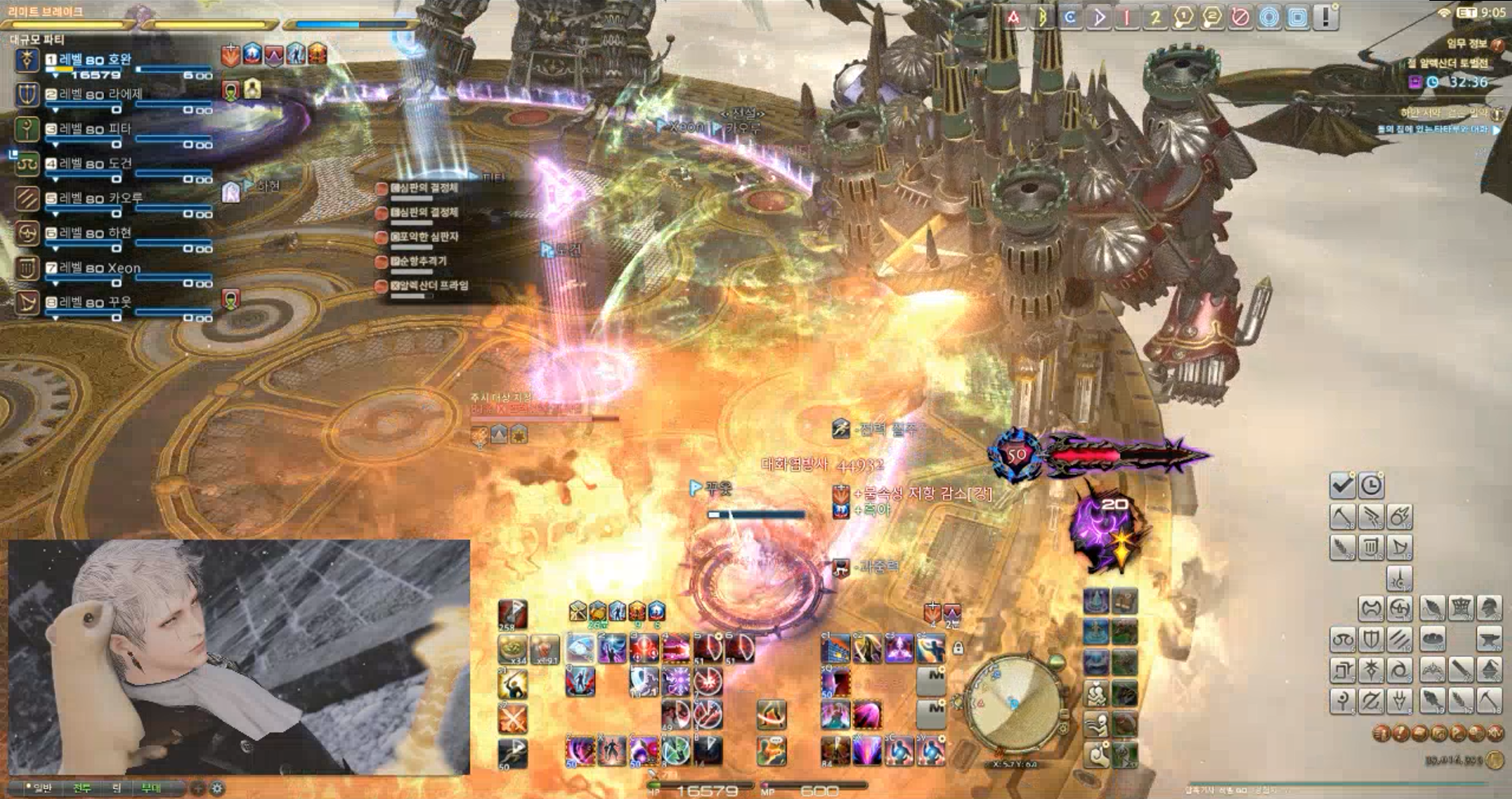The width and height of the screenshot is (1512, 799).
Task: Place the blue waymark C
Action: coord(1070,17)
